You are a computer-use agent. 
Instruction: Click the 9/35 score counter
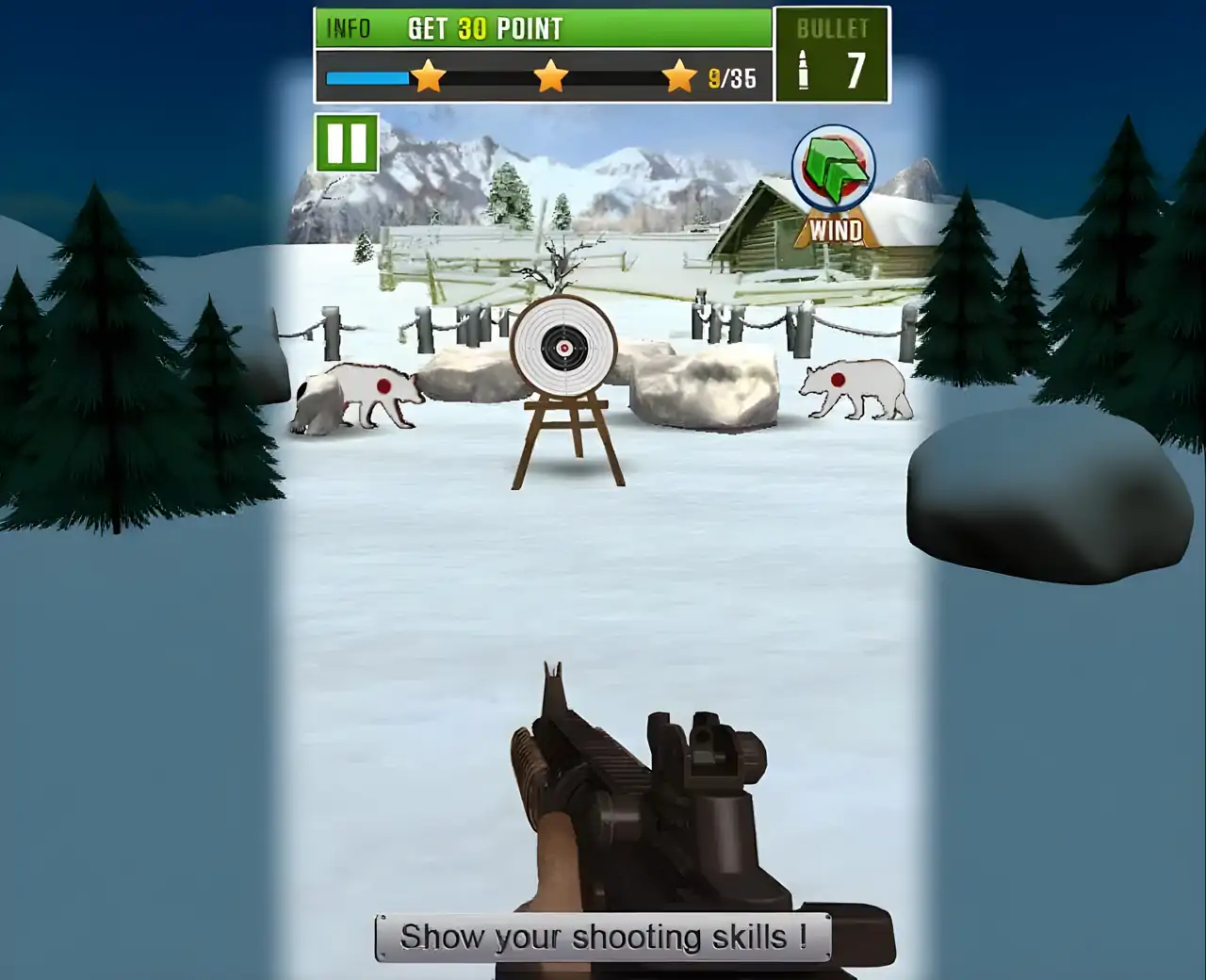(730, 78)
